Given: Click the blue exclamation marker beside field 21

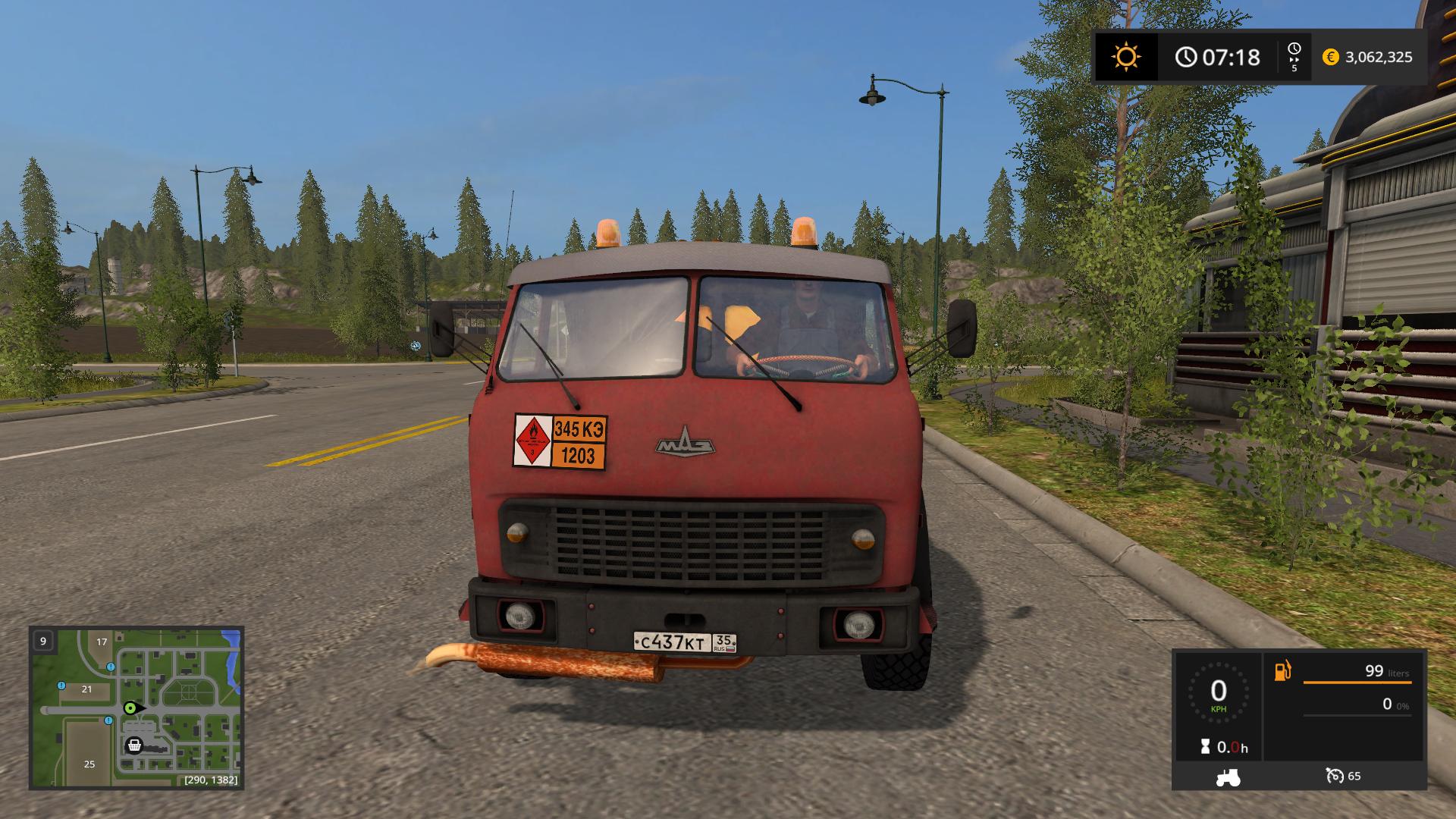Looking at the screenshot, I should click(61, 686).
